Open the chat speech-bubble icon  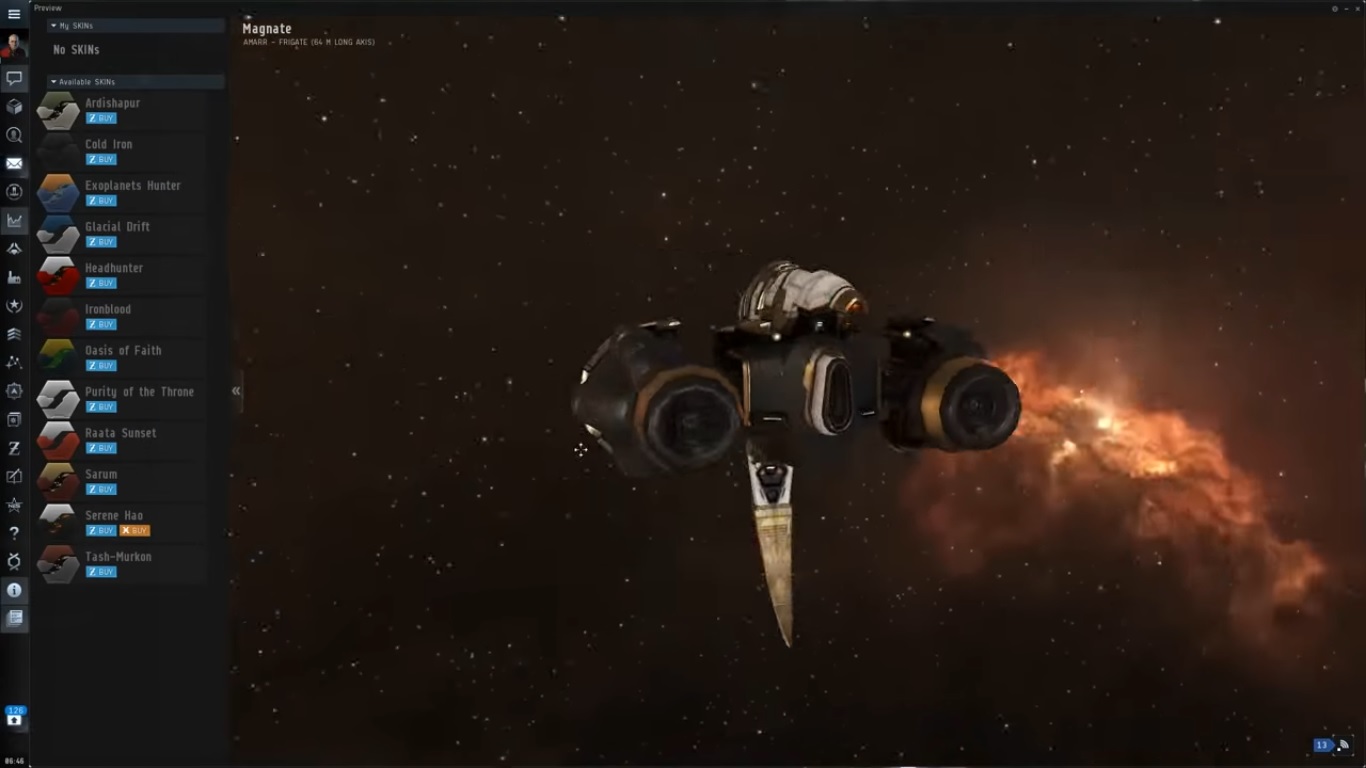14,78
